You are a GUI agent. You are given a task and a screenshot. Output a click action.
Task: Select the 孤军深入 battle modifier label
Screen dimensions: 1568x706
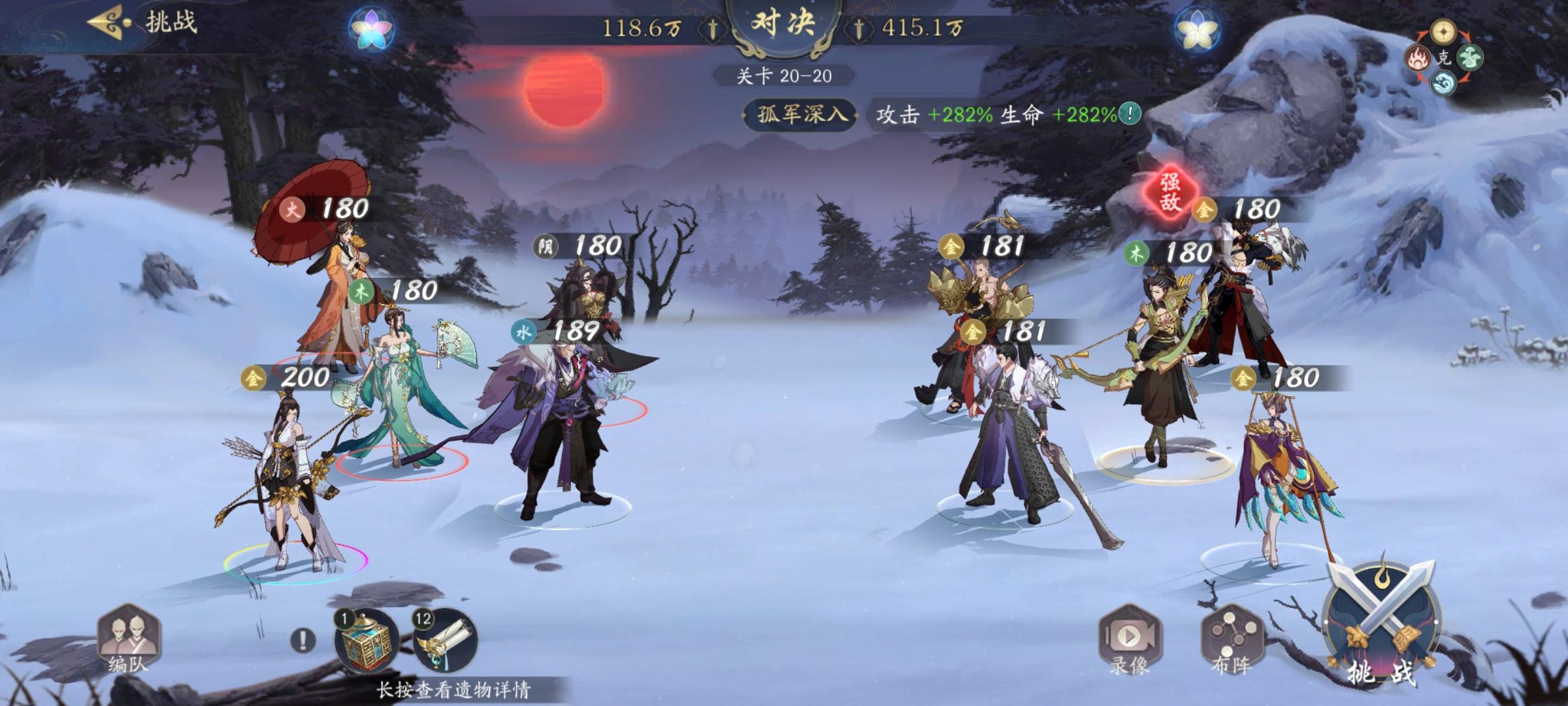click(x=800, y=112)
